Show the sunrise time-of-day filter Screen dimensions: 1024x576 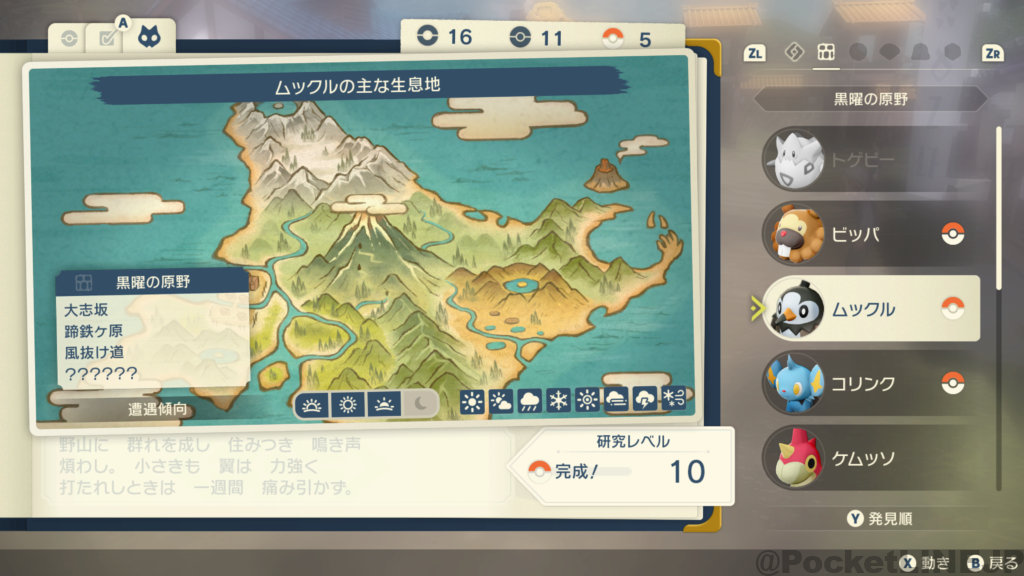[313, 404]
